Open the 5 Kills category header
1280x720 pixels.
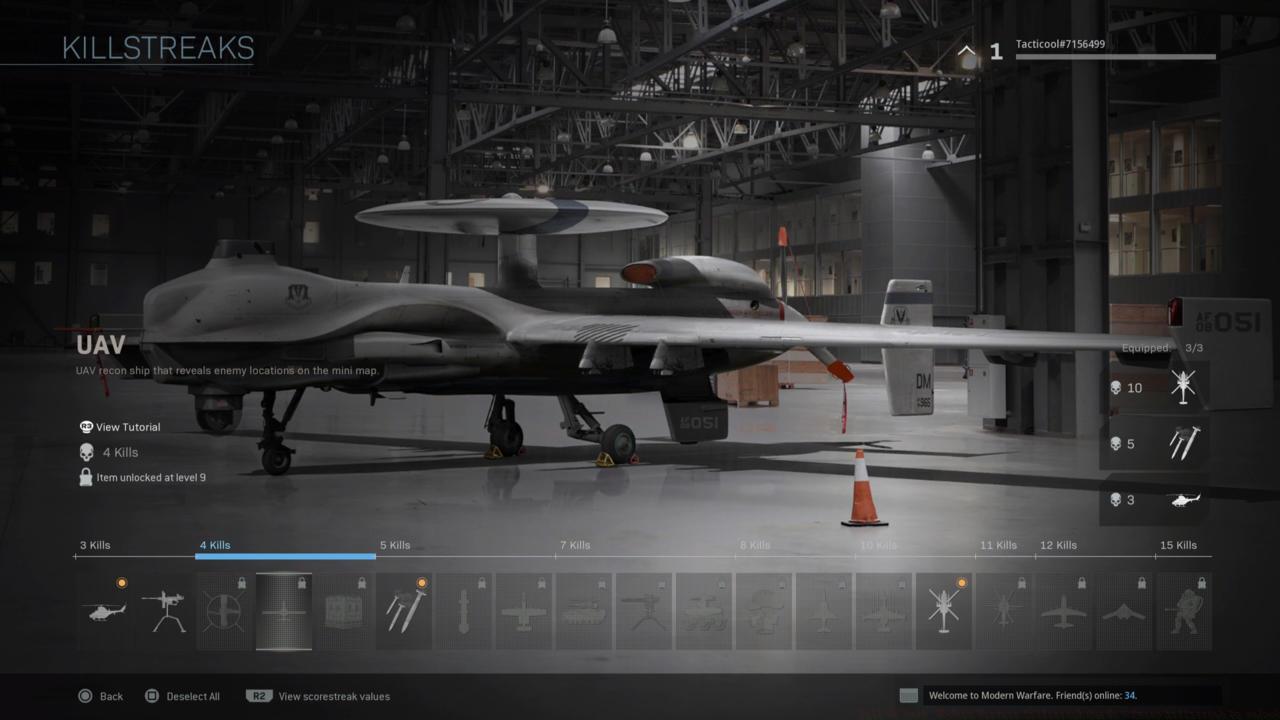click(395, 545)
